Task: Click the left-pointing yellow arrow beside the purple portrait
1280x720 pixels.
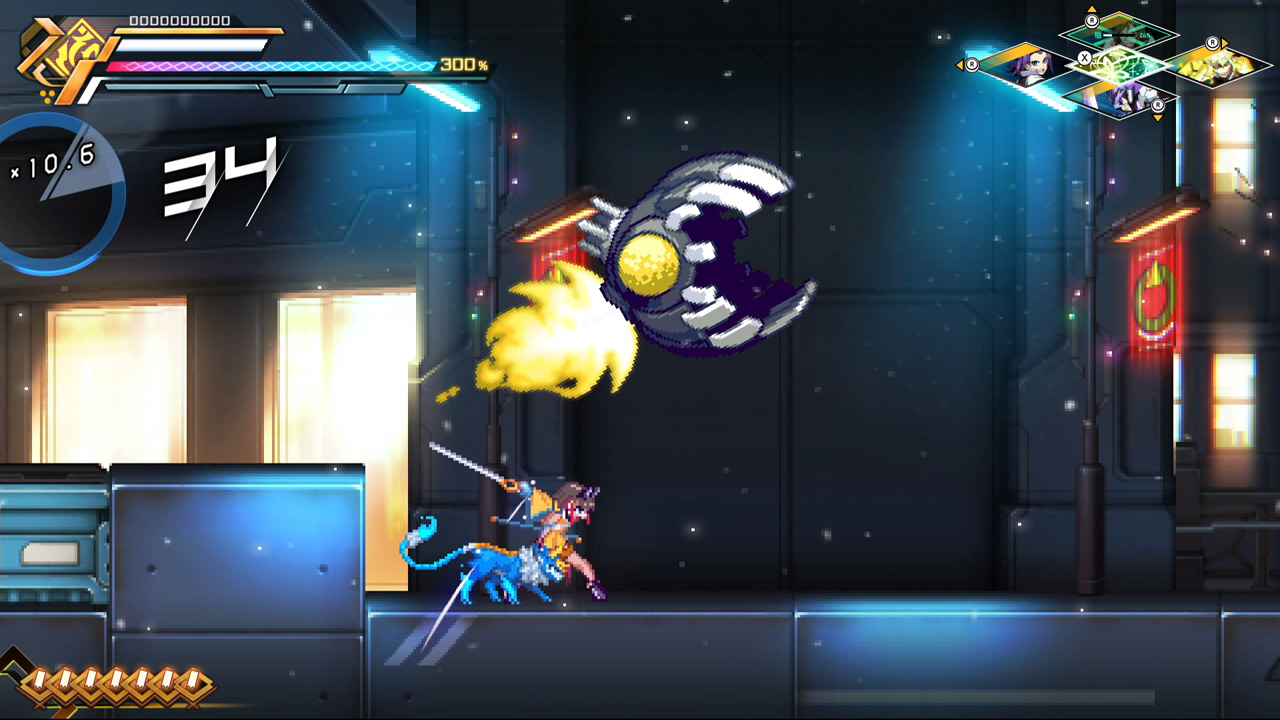Action: pyautogui.click(x=961, y=64)
